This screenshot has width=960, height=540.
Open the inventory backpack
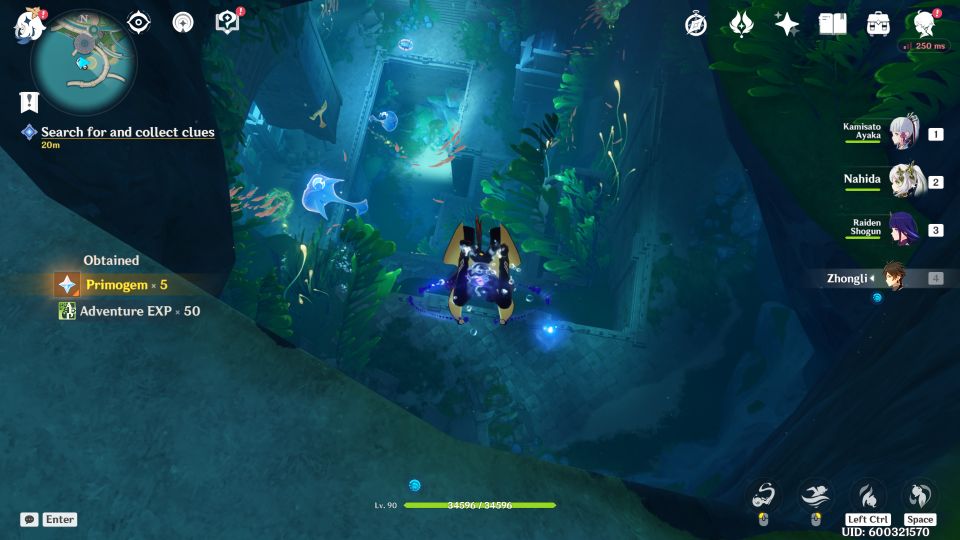point(878,24)
